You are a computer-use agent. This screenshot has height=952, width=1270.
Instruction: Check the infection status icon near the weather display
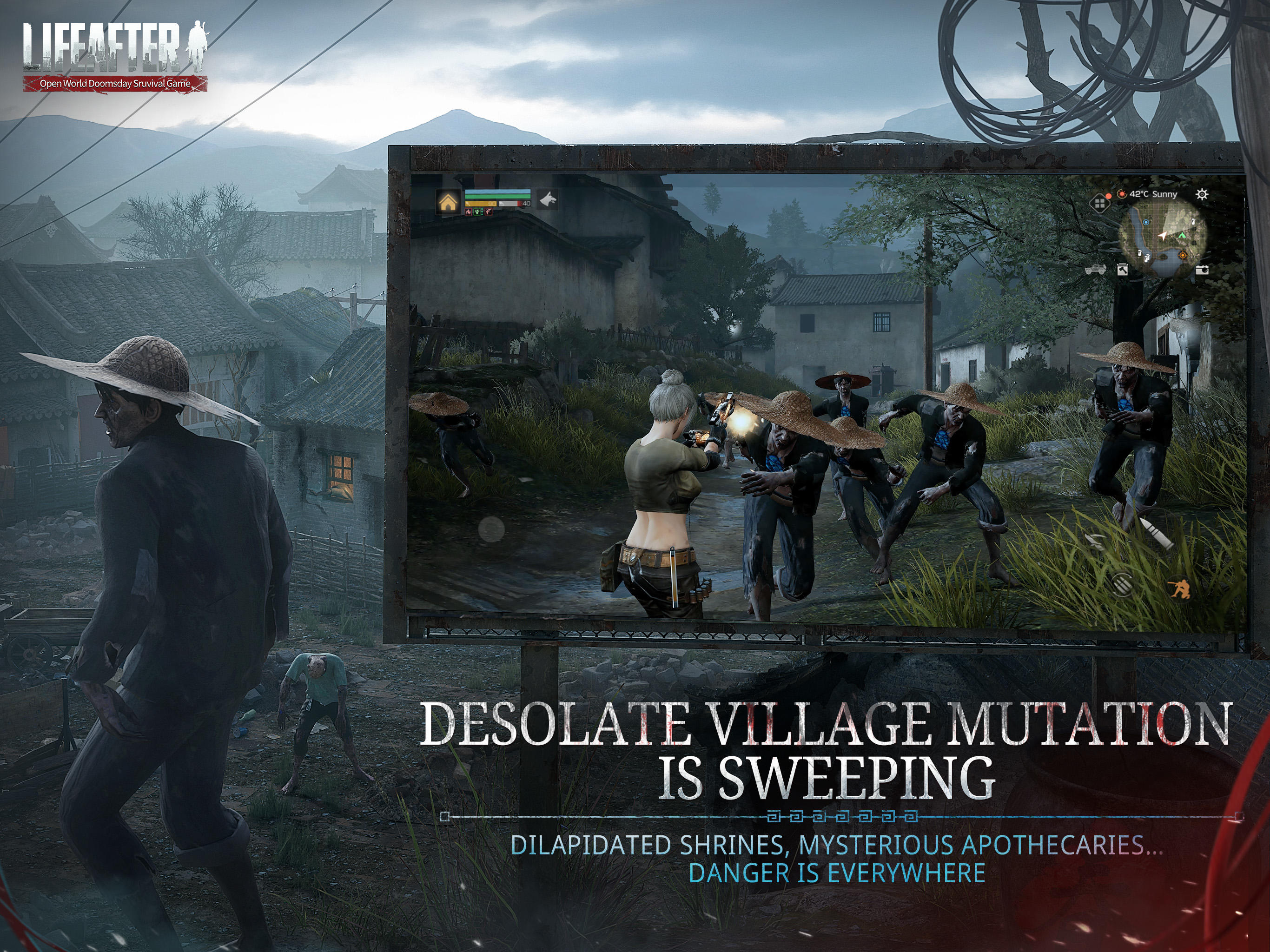click(x=1123, y=194)
